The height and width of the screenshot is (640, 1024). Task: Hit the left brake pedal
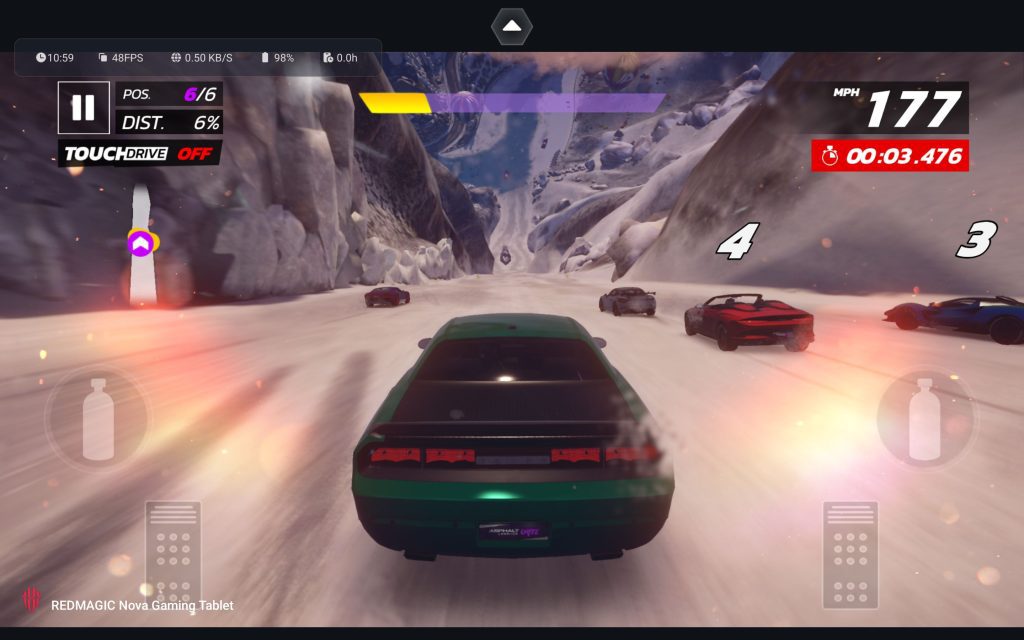click(x=174, y=553)
